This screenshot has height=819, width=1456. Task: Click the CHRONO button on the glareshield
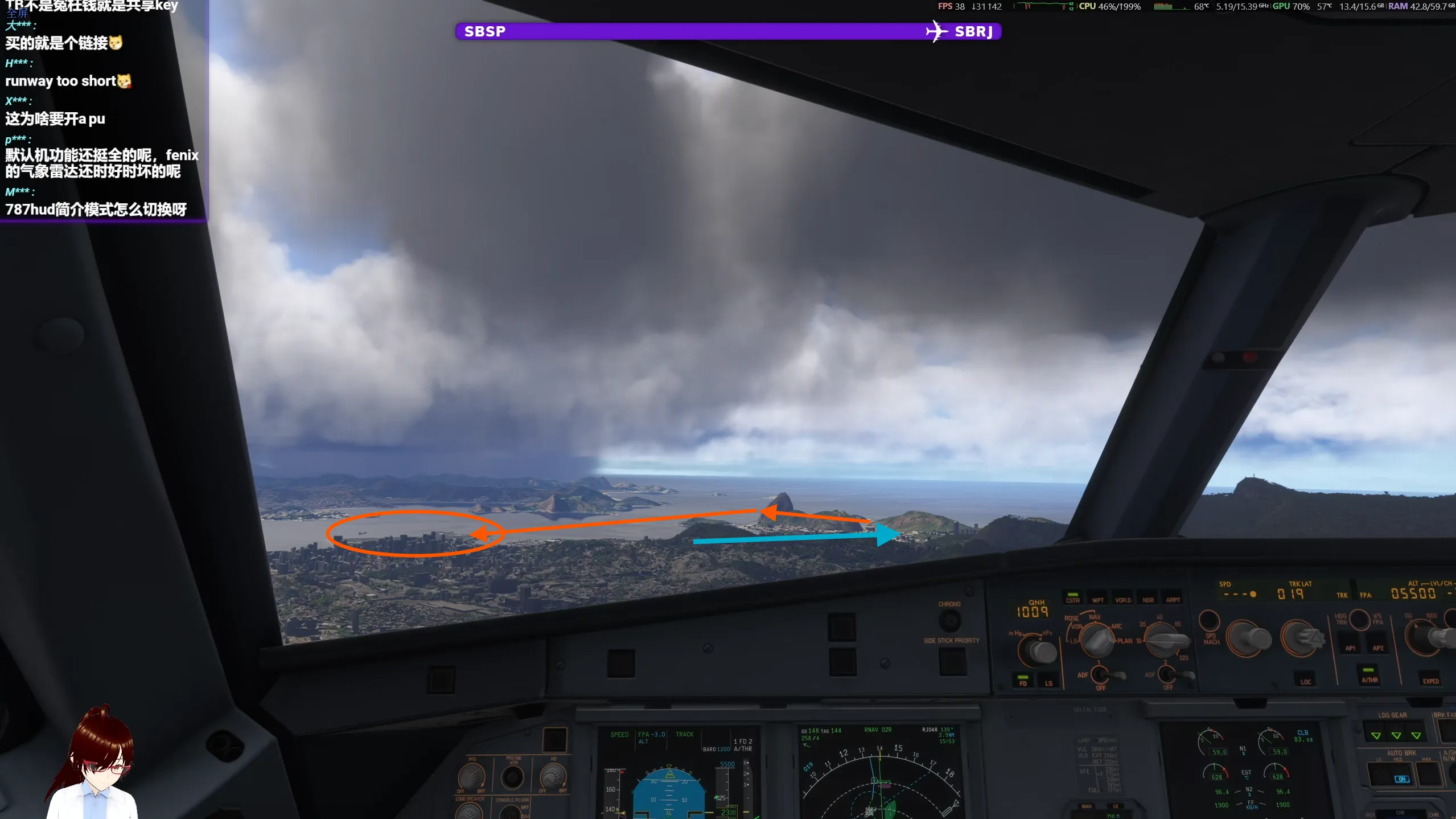949,620
